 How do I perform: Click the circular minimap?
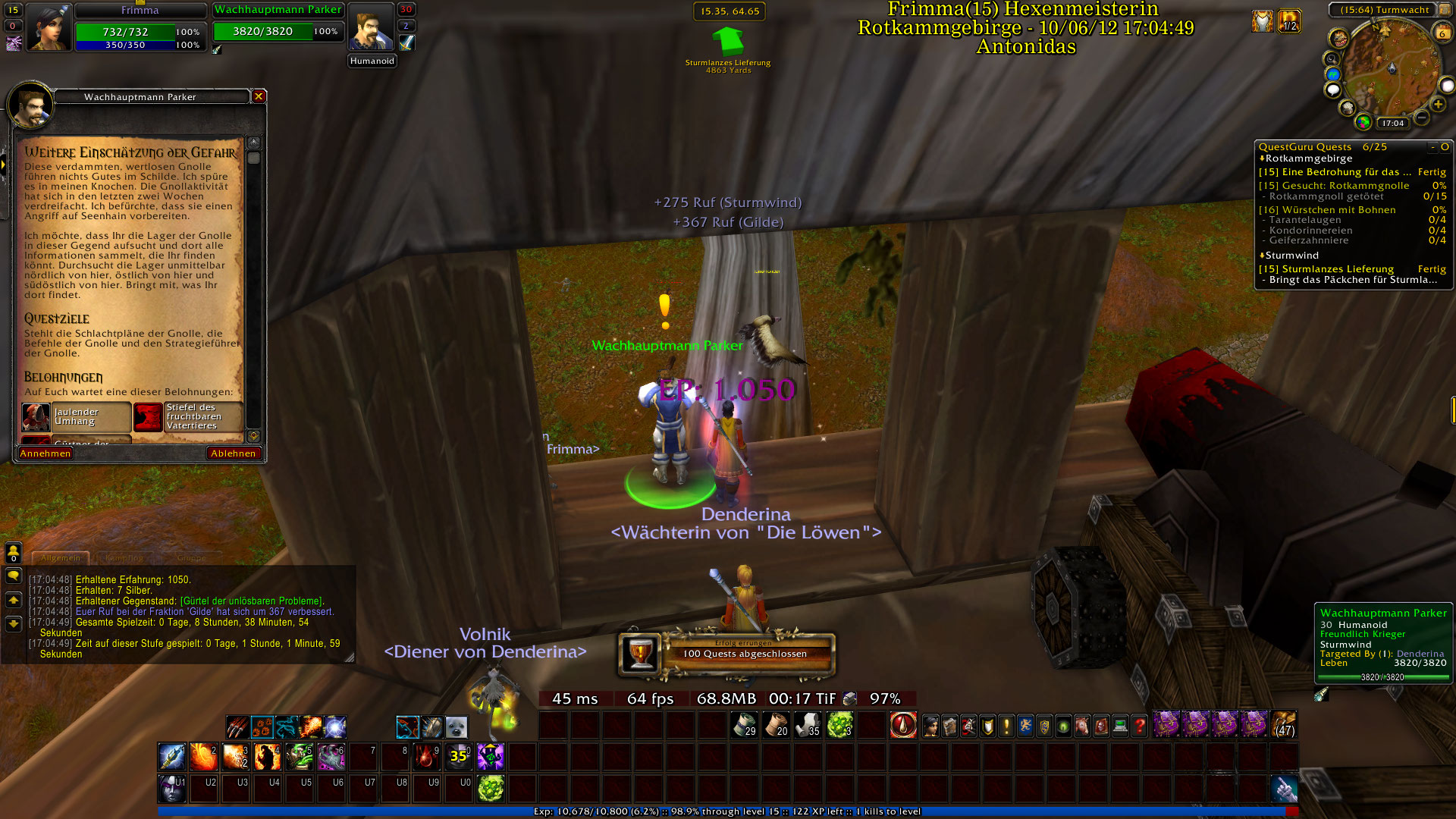[1387, 70]
